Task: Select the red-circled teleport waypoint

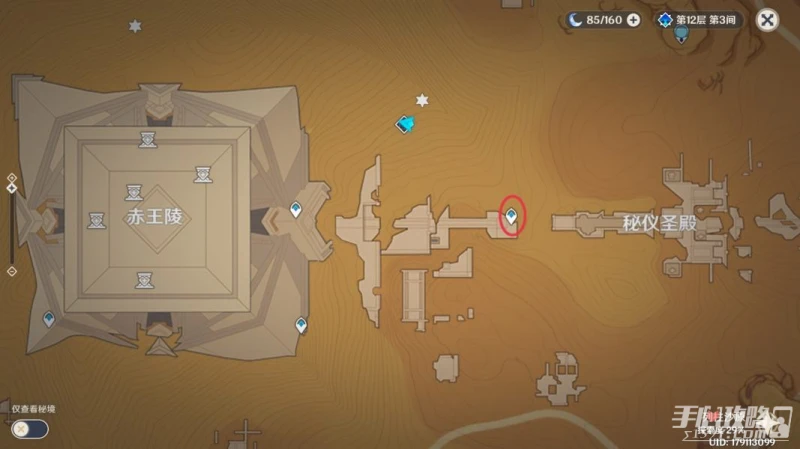Action: [513, 215]
